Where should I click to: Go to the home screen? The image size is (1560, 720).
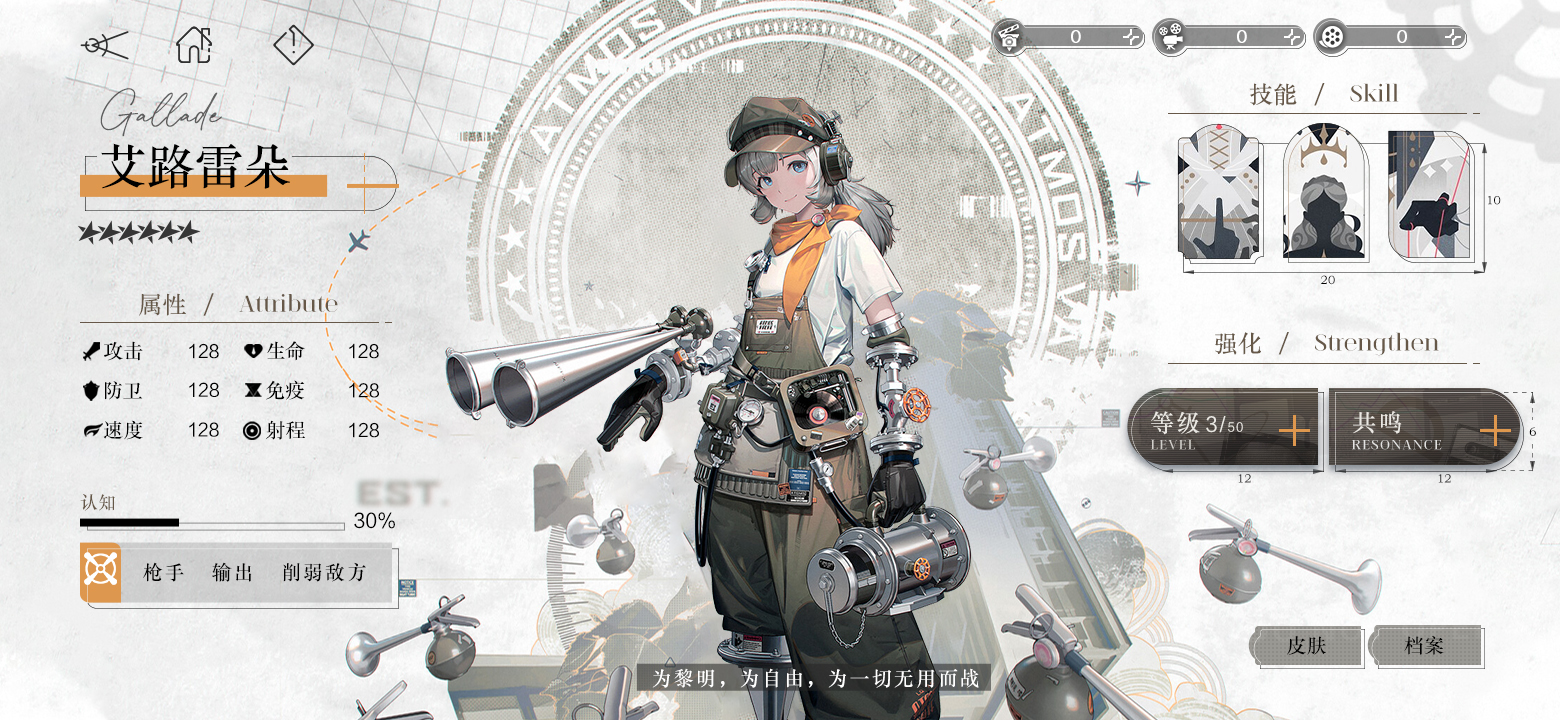pos(194,44)
